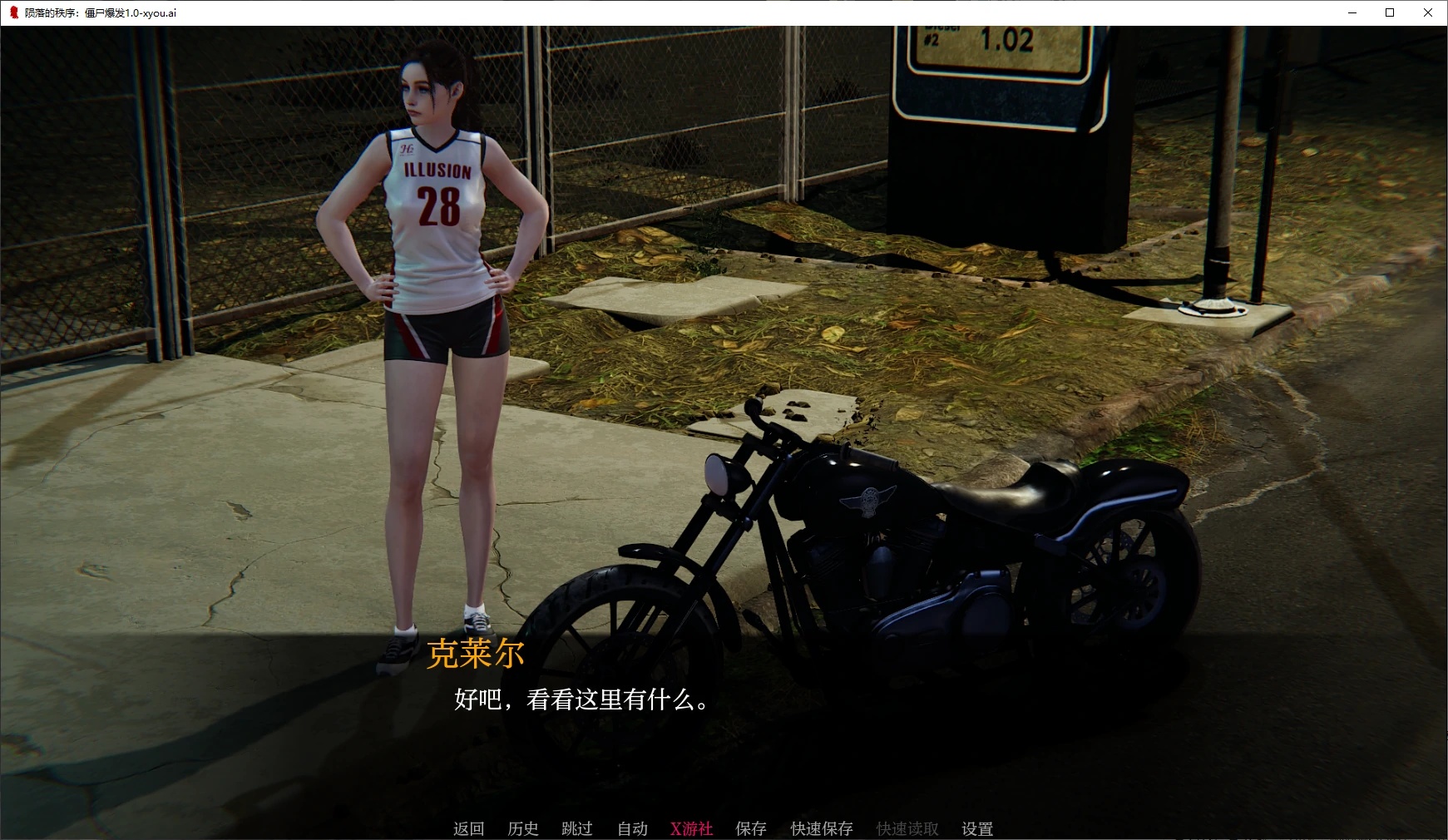The width and height of the screenshot is (1448, 840).
Task: Close the game window
Action: (1428, 12)
